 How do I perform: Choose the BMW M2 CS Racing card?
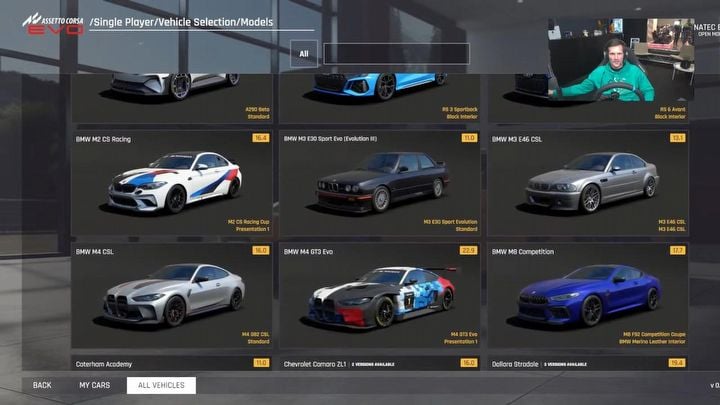tap(172, 183)
